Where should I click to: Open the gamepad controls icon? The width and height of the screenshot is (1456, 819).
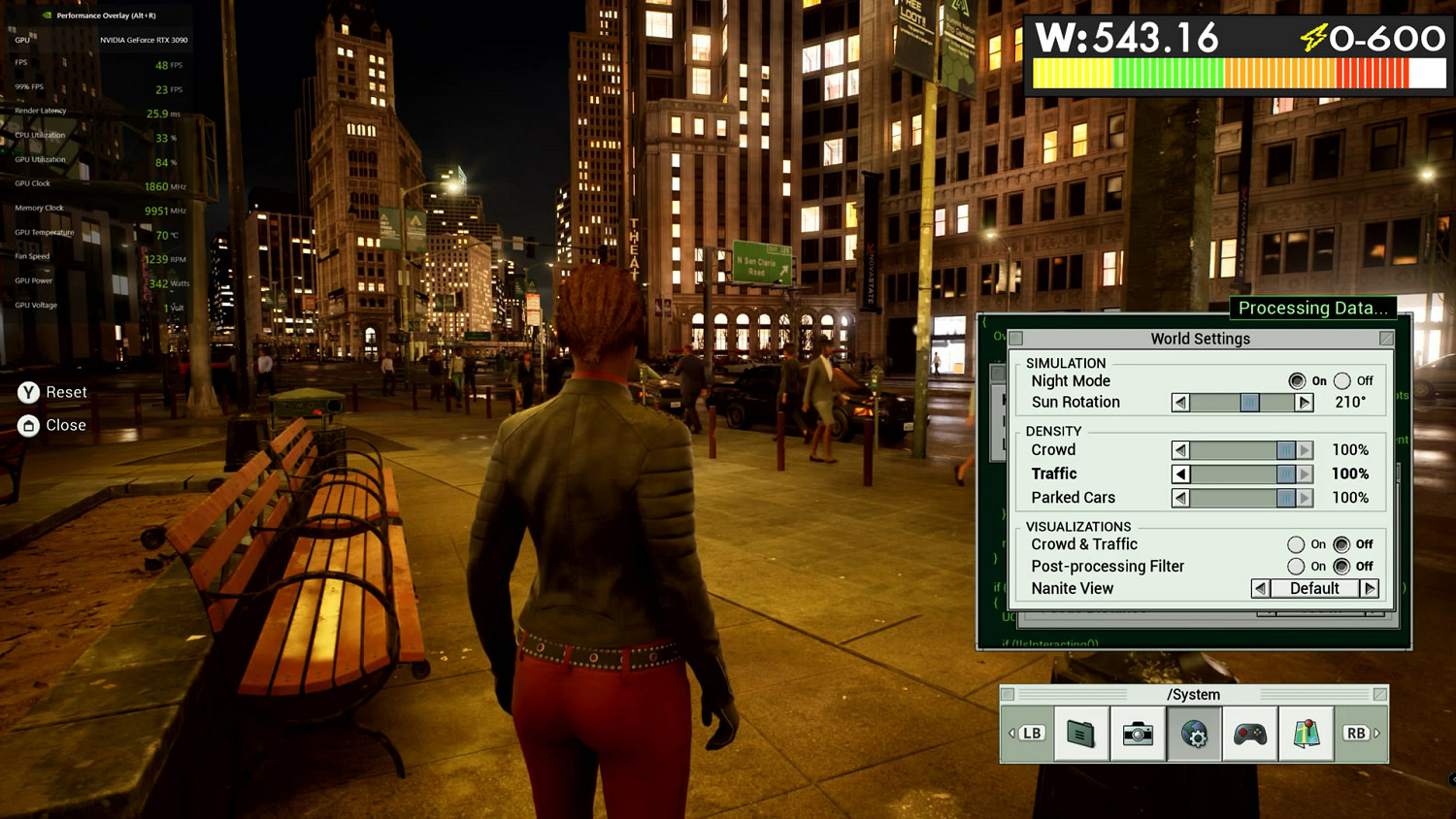tap(1250, 734)
